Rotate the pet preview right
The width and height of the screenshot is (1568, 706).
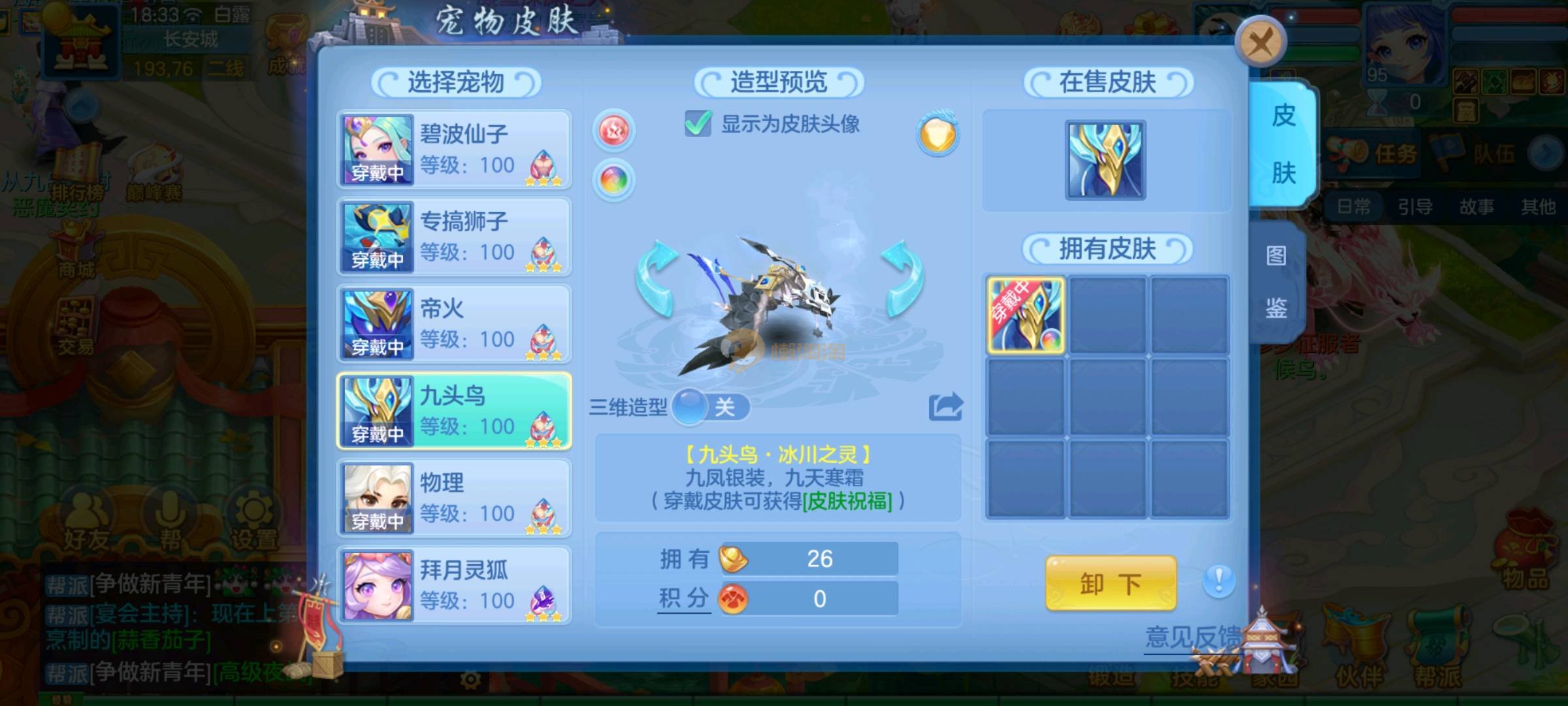[x=903, y=278]
